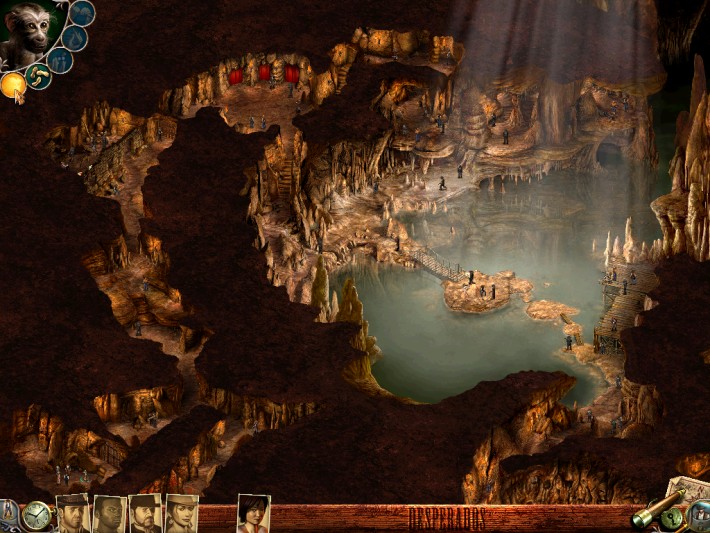Select the cowboy with brown hat portrait
This screenshot has width=710, height=533.
(73, 514)
